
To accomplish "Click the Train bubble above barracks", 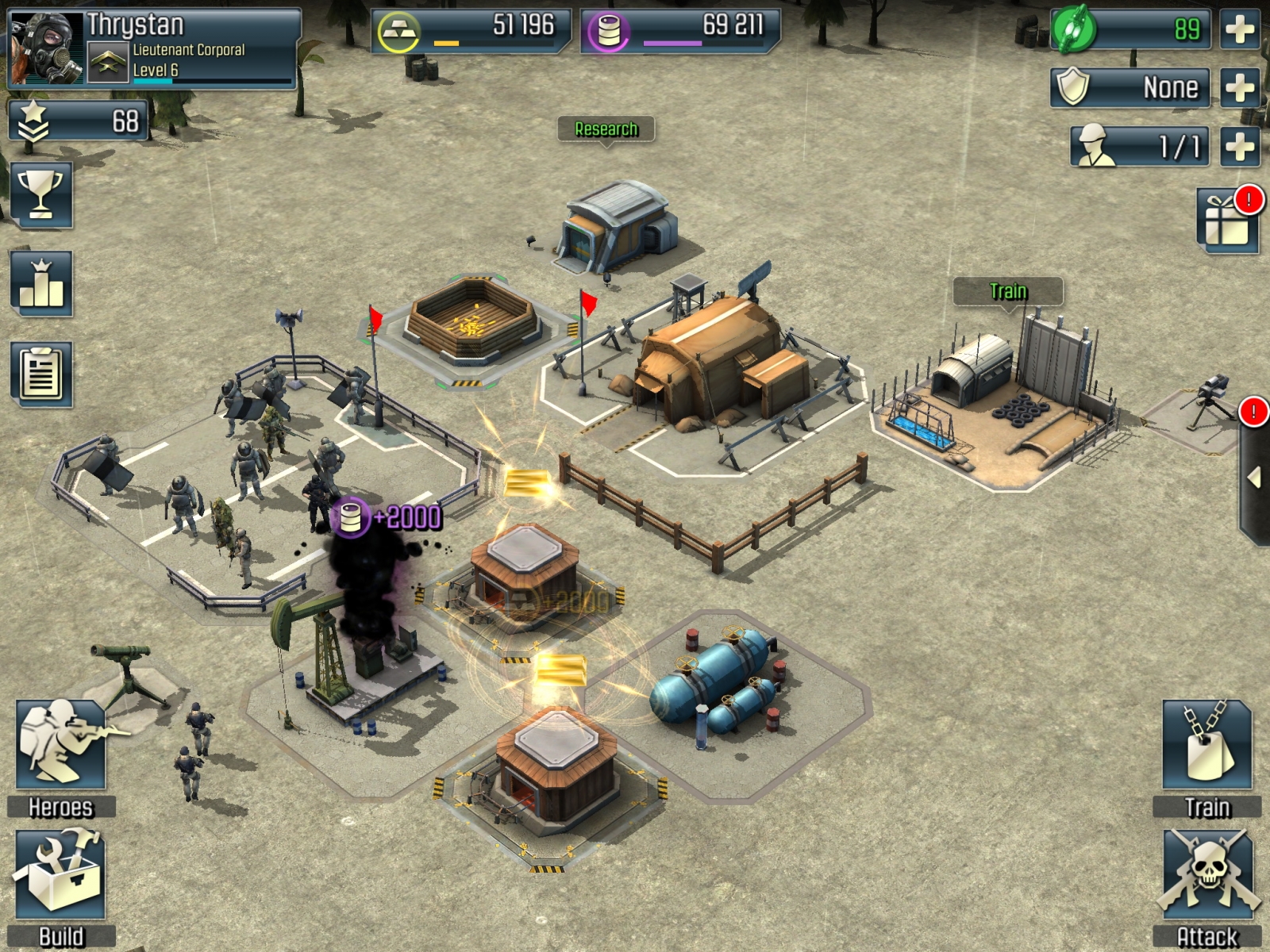I will pyautogui.click(x=1008, y=291).
